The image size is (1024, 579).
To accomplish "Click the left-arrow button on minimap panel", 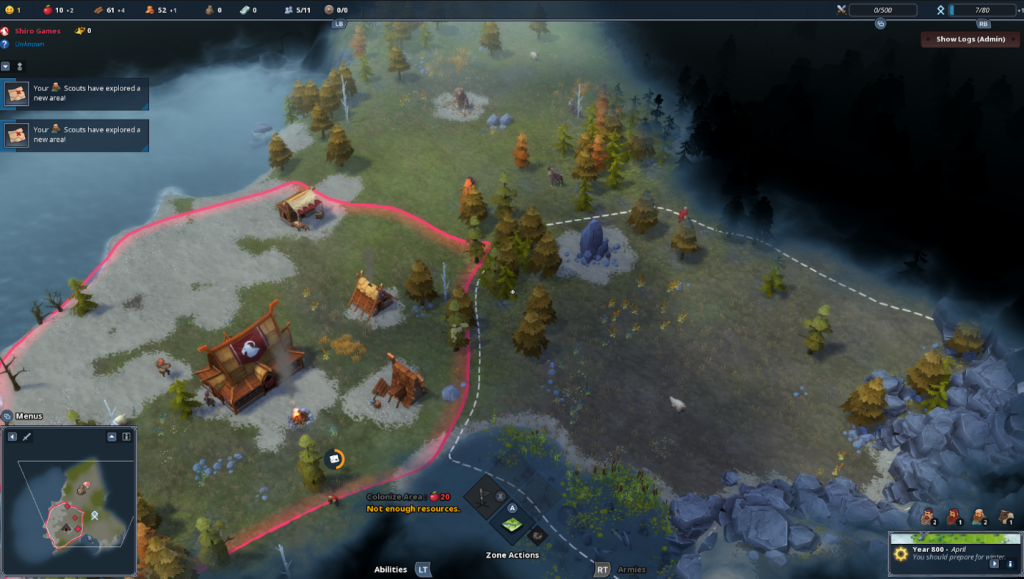I will pos(12,437).
